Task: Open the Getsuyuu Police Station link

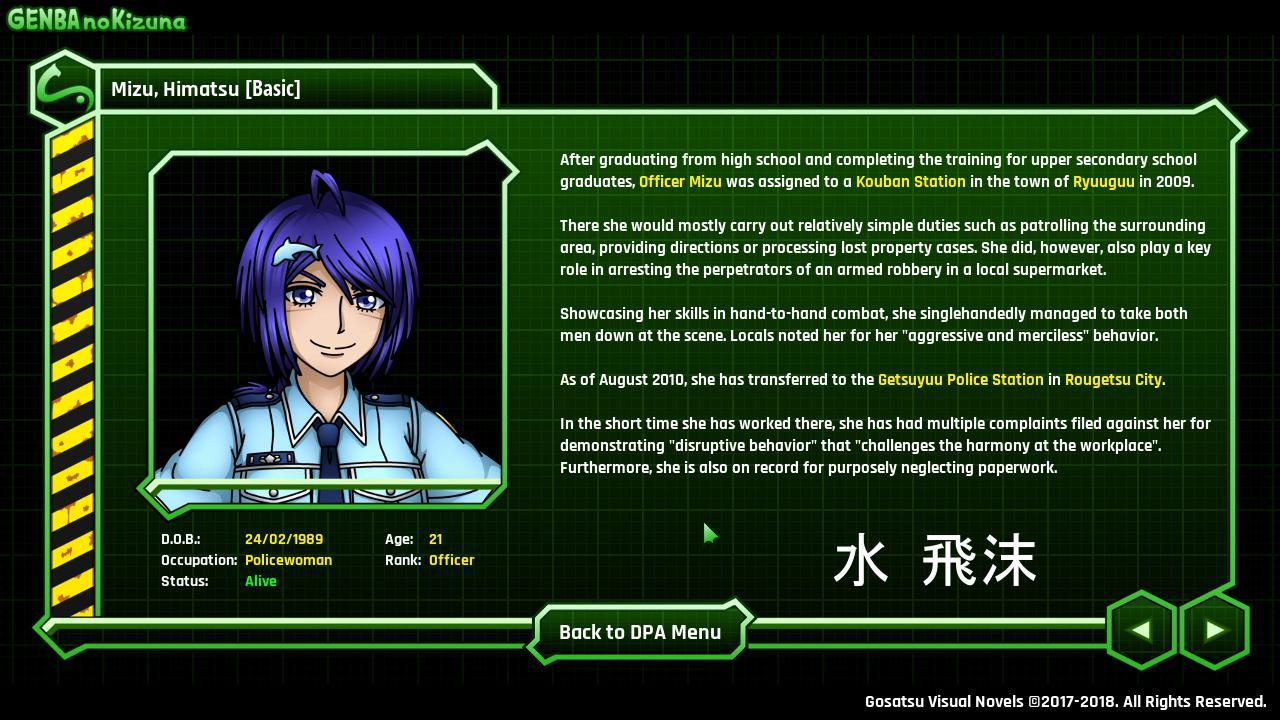Action: pyautogui.click(x=961, y=380)
